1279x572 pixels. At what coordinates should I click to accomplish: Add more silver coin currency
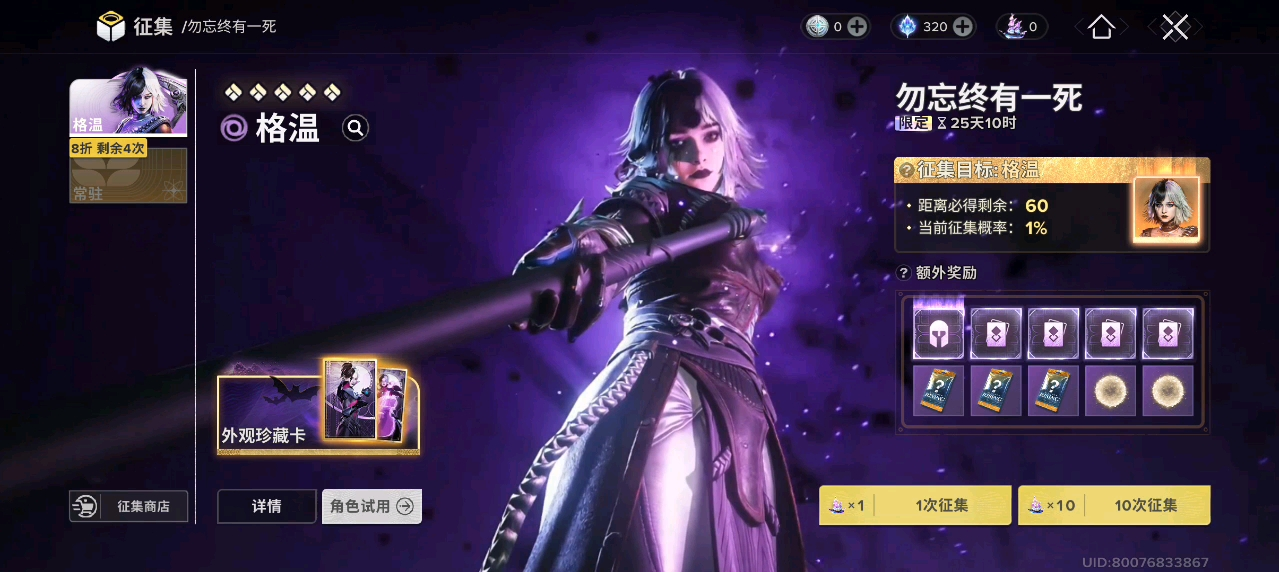click(857, 27)
